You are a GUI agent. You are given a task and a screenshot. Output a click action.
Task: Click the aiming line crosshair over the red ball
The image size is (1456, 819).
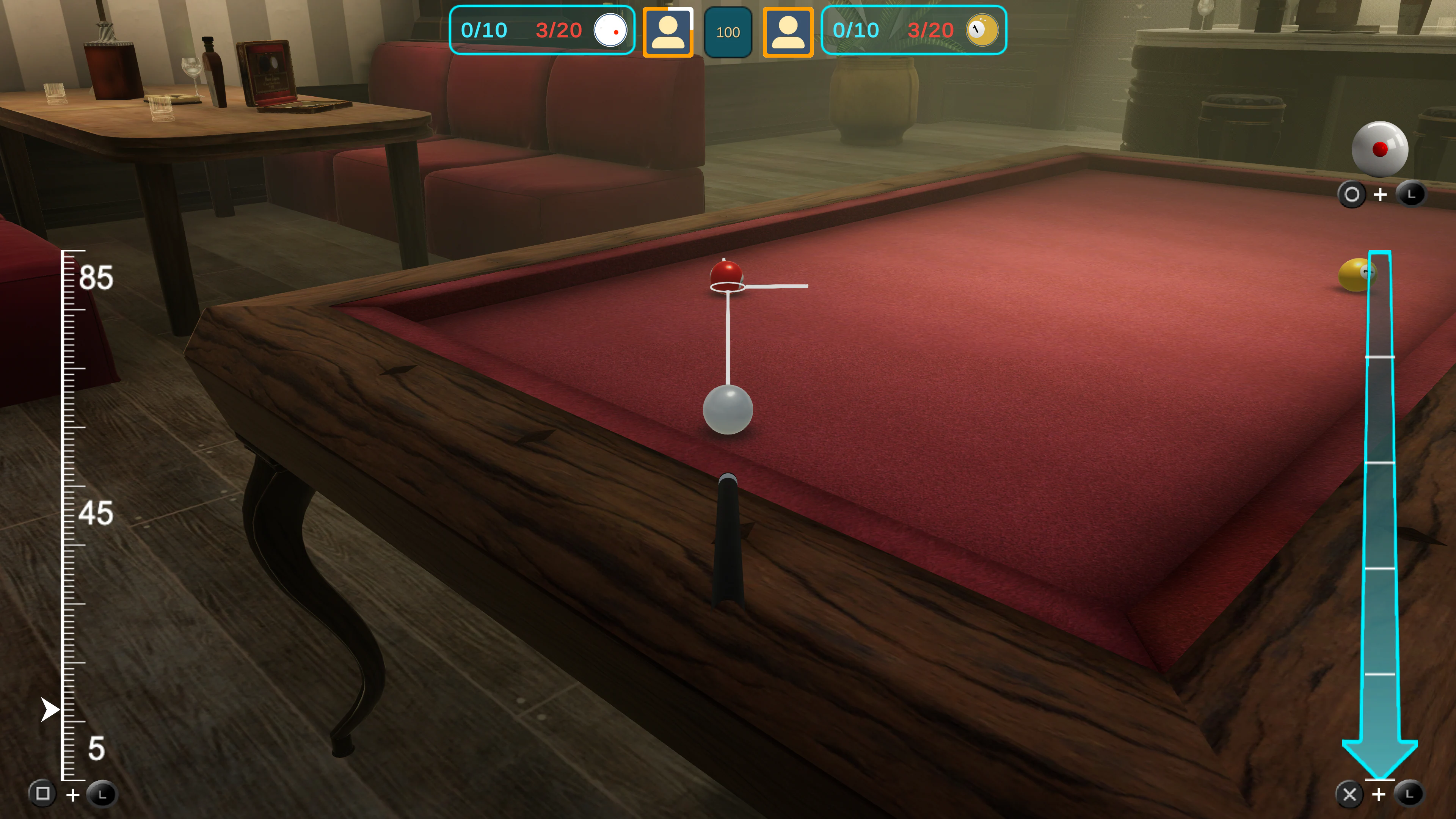pos(728,287)
